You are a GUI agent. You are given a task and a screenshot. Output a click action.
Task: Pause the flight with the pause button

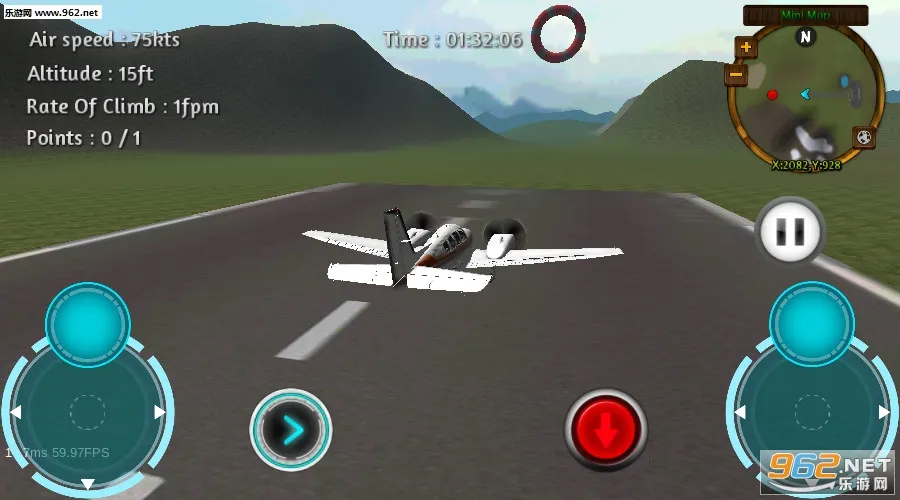click(790, 232)
